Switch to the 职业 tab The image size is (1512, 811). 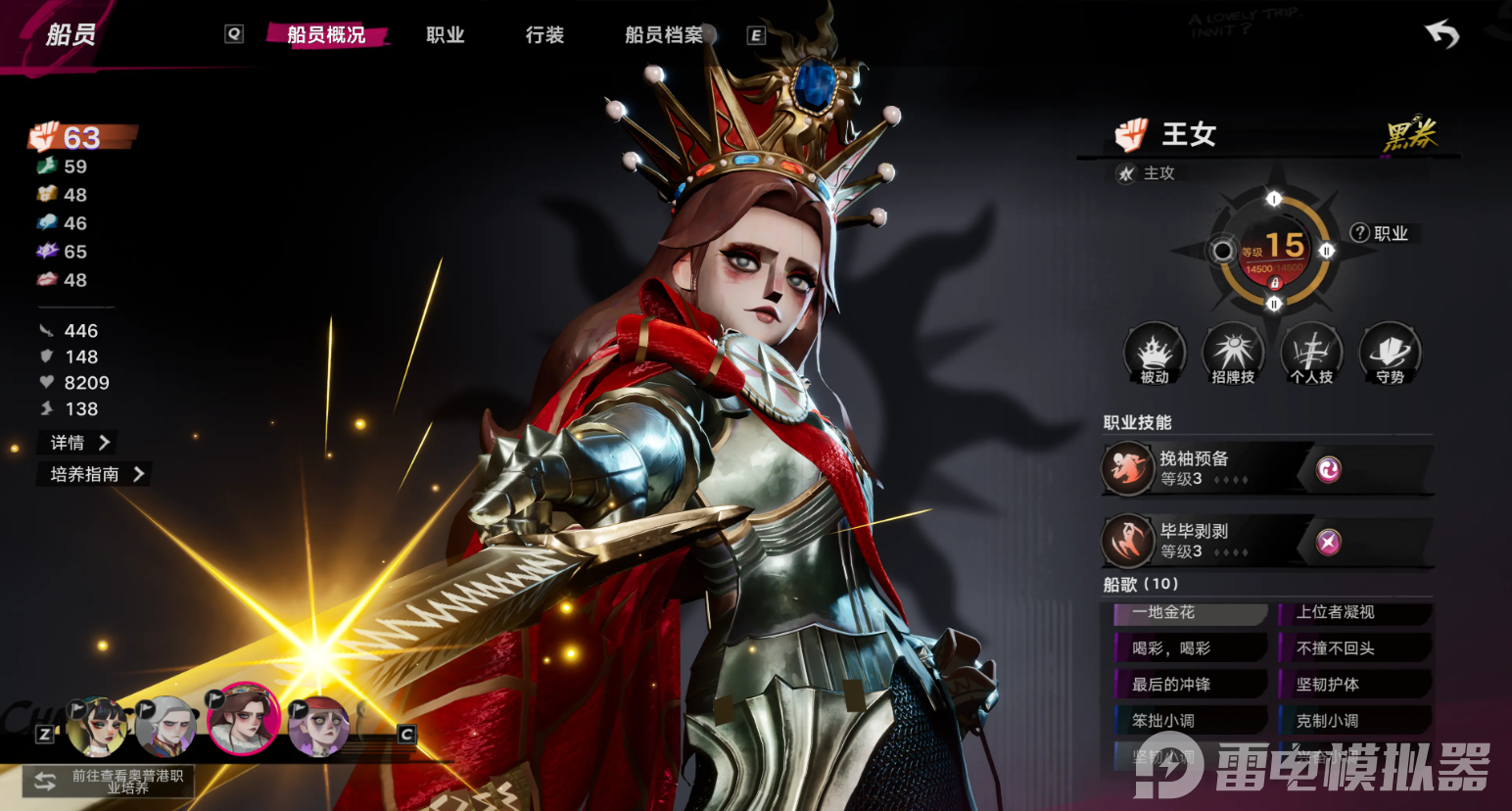click(x=445, y=35)
